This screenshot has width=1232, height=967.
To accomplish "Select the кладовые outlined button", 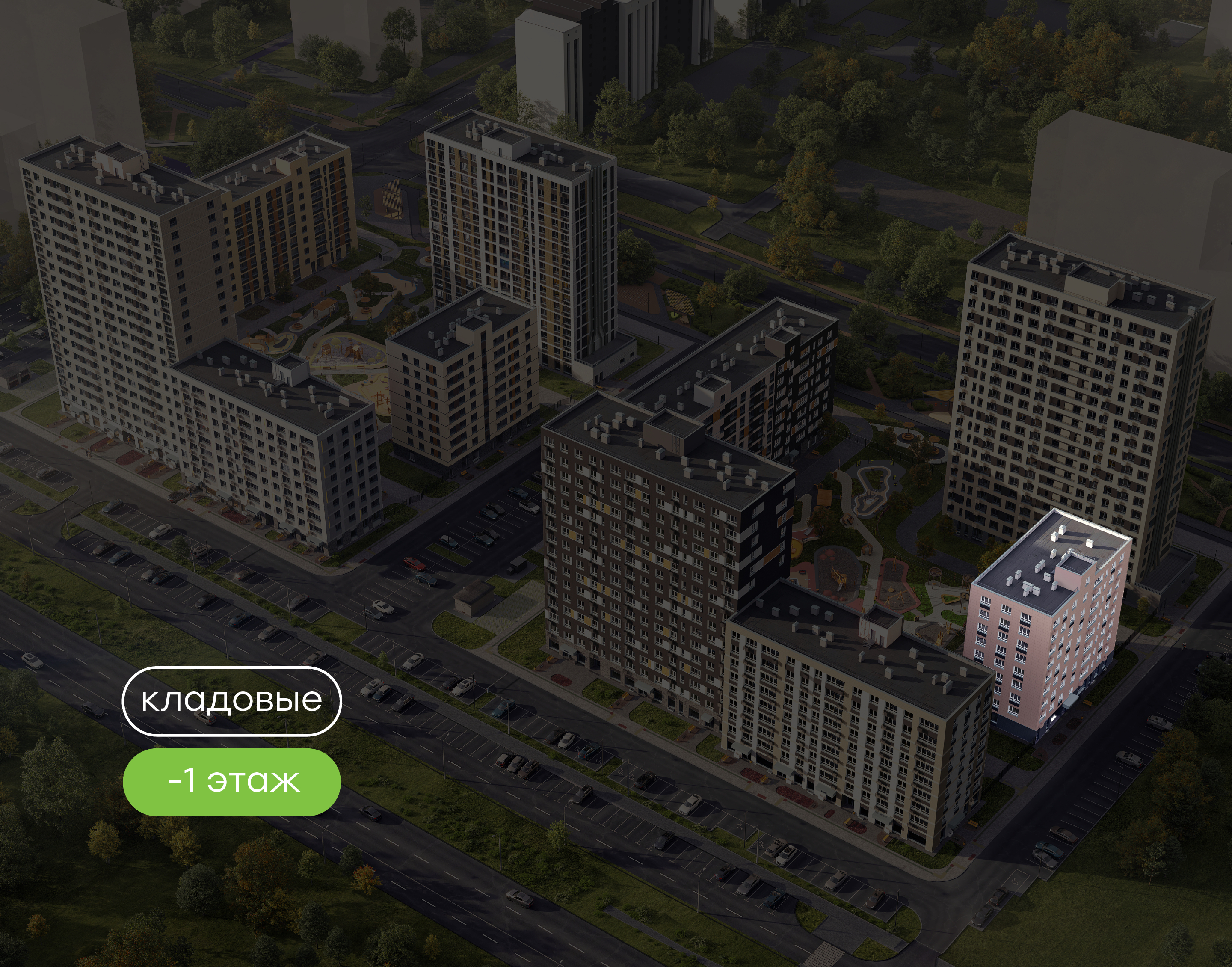I will 231,701.
